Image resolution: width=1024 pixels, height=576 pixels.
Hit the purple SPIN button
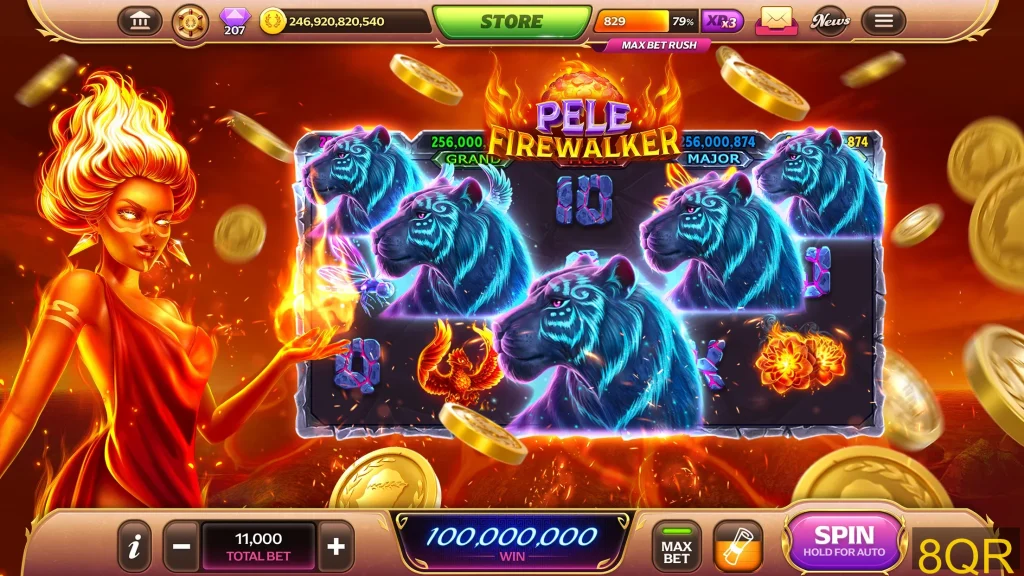(844, 541)
